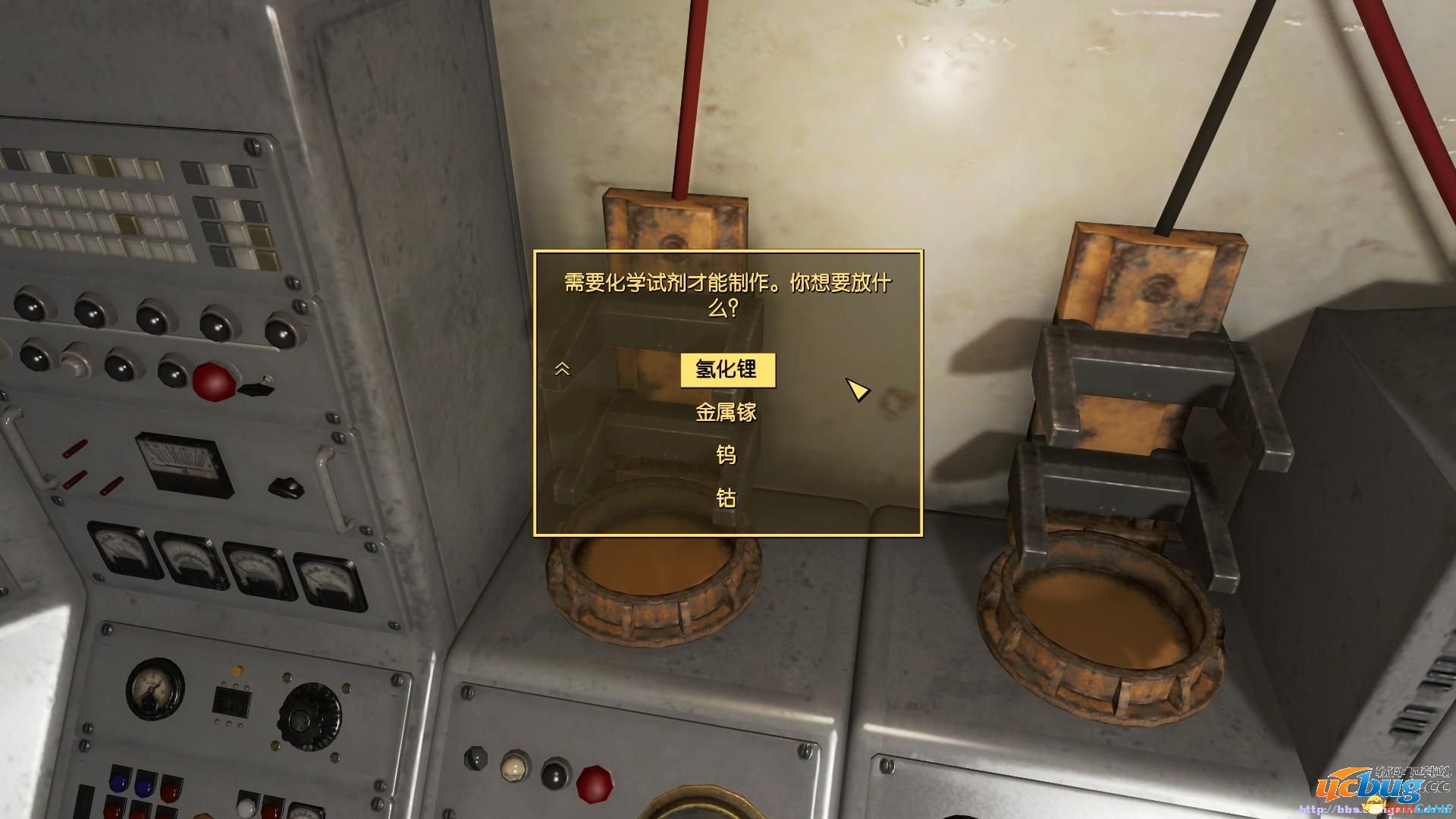The width and height of the screenshot is (1456, 819).
Task: Collapse the reagent list using the chevron
Action: pyautogui.click(x=563, y=369)
